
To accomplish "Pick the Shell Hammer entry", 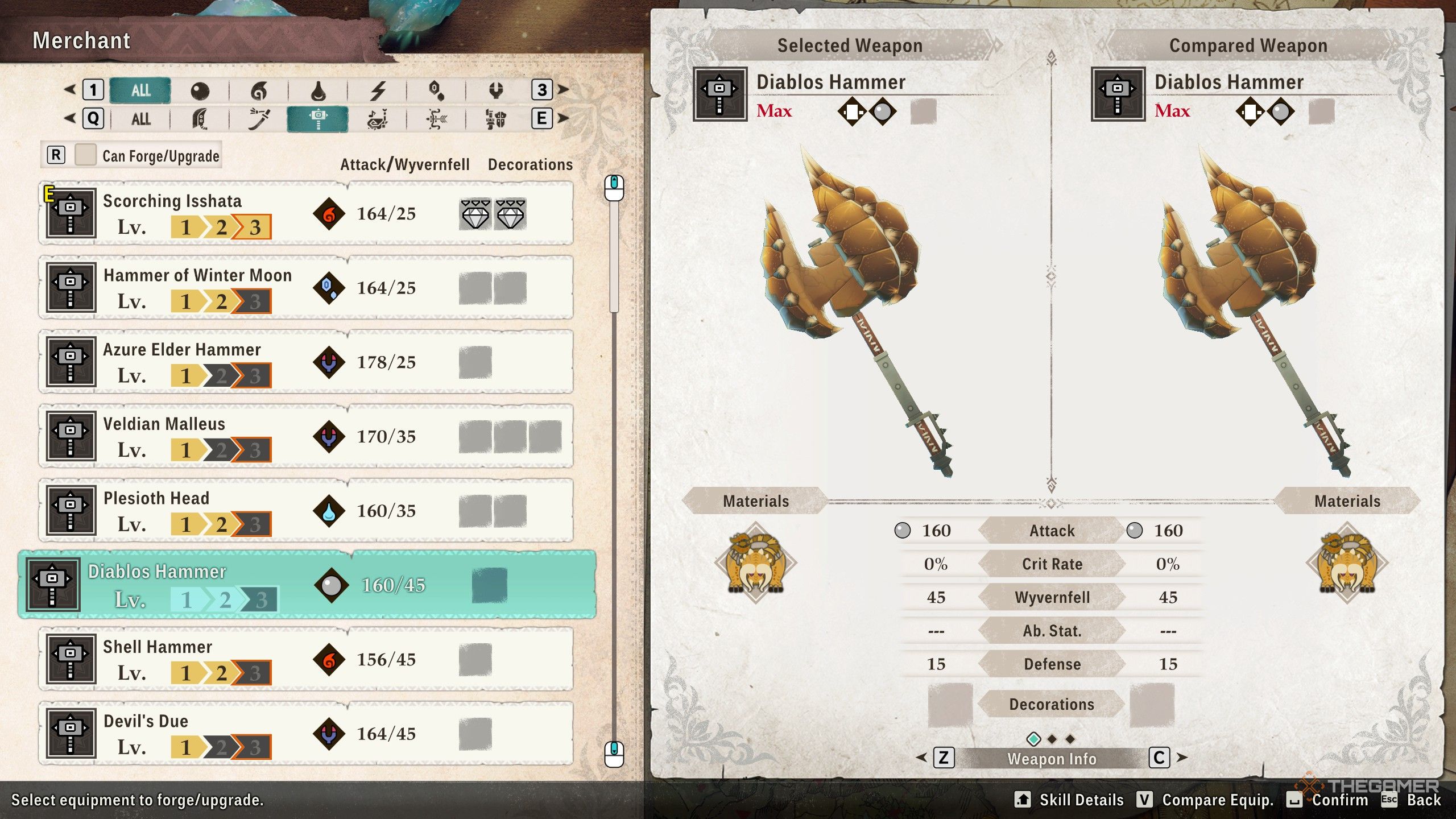I will [306, 659].
